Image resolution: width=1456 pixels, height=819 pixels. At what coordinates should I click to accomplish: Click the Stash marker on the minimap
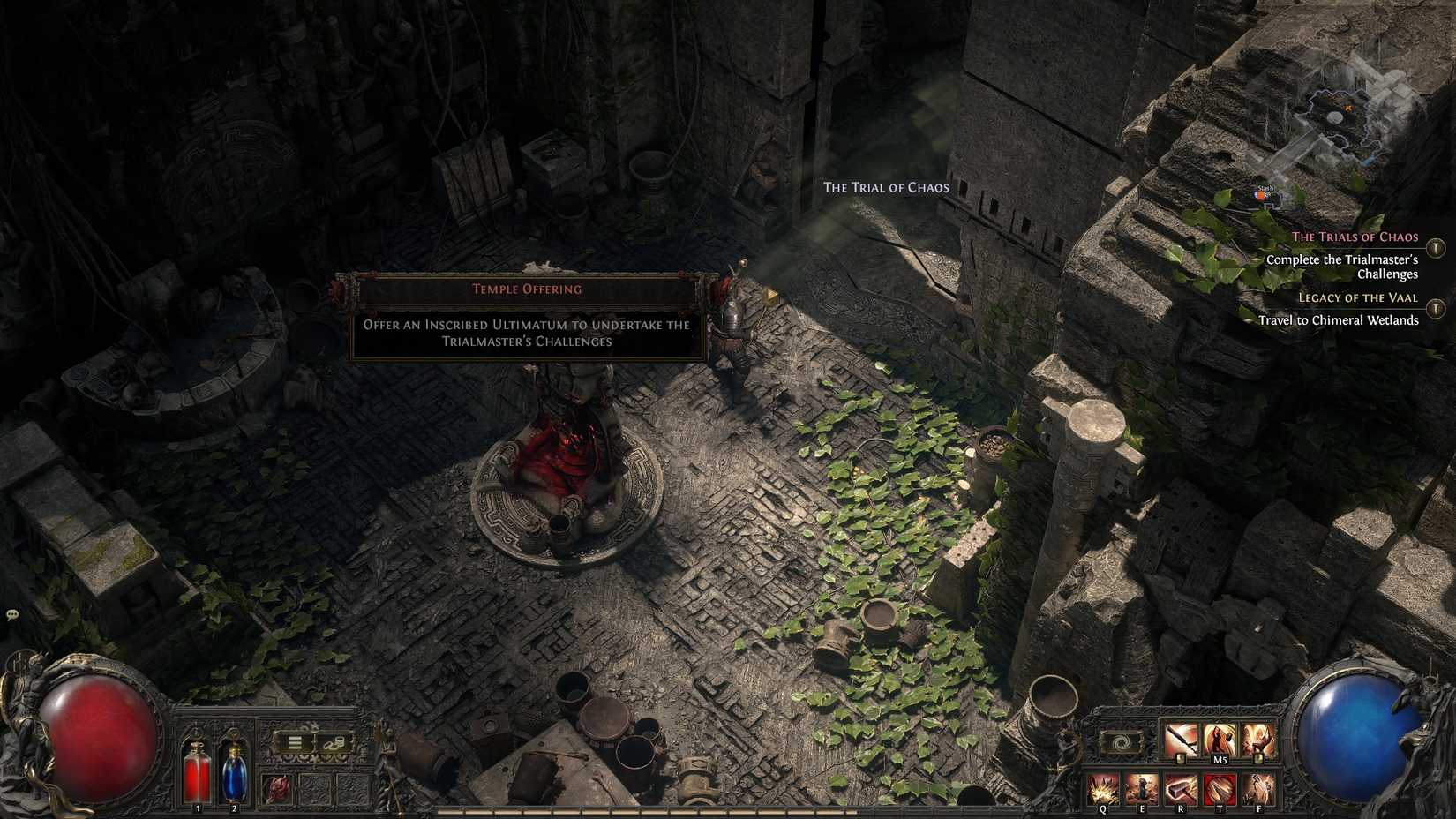point(1262,194)
